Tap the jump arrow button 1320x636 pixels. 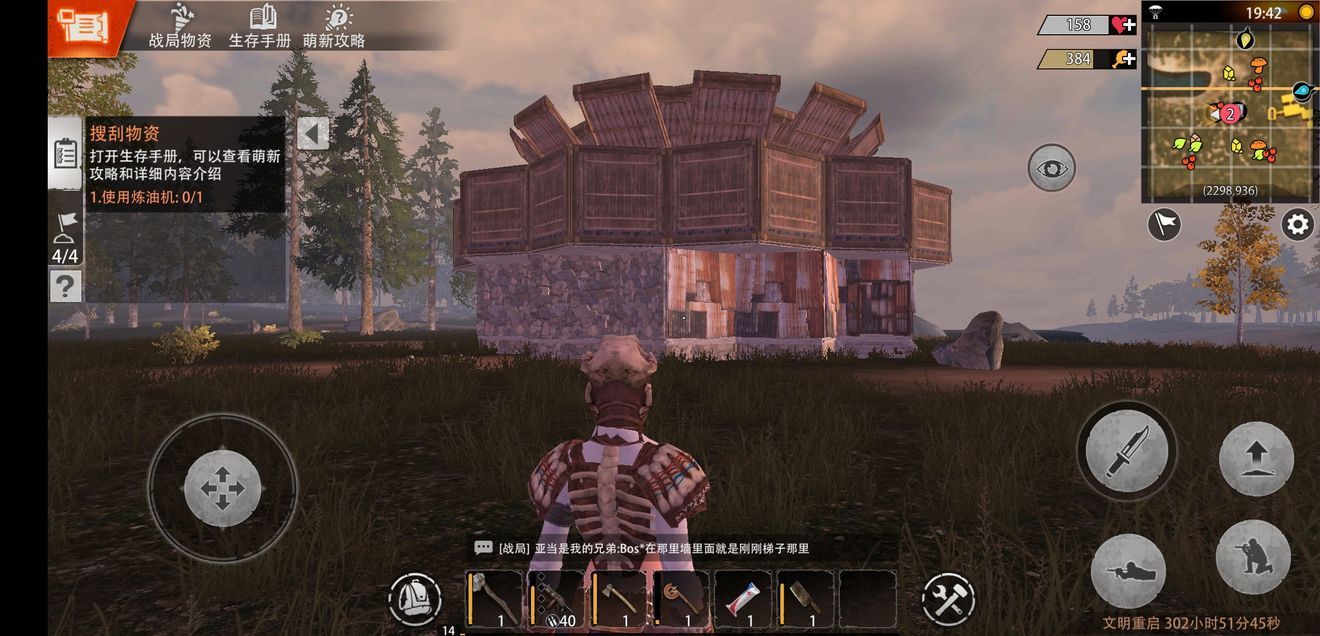(x=1256, y=459)
